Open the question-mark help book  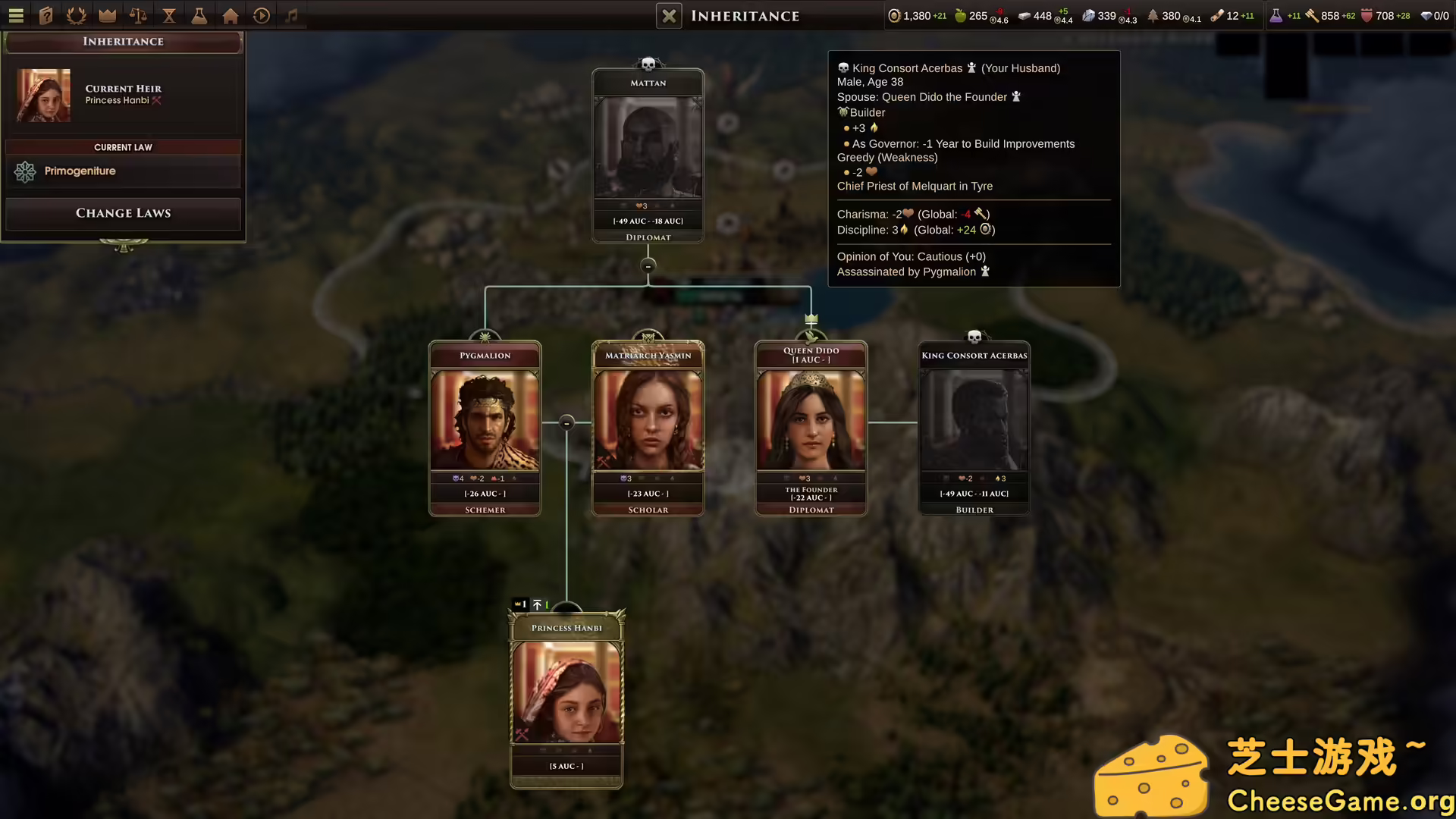click(x=46, y=15)
